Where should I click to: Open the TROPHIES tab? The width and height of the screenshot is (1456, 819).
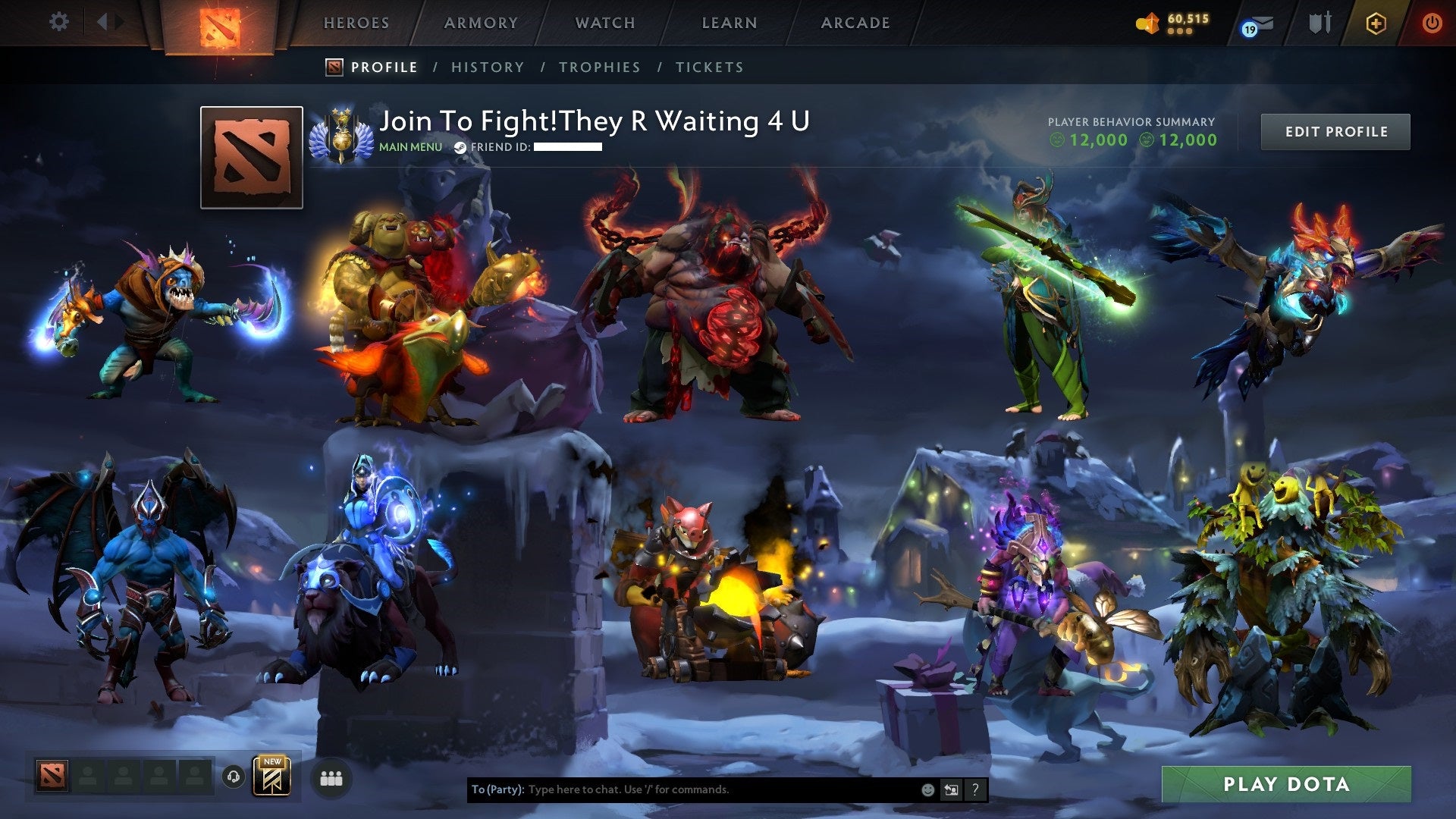(x=599, y=67)
